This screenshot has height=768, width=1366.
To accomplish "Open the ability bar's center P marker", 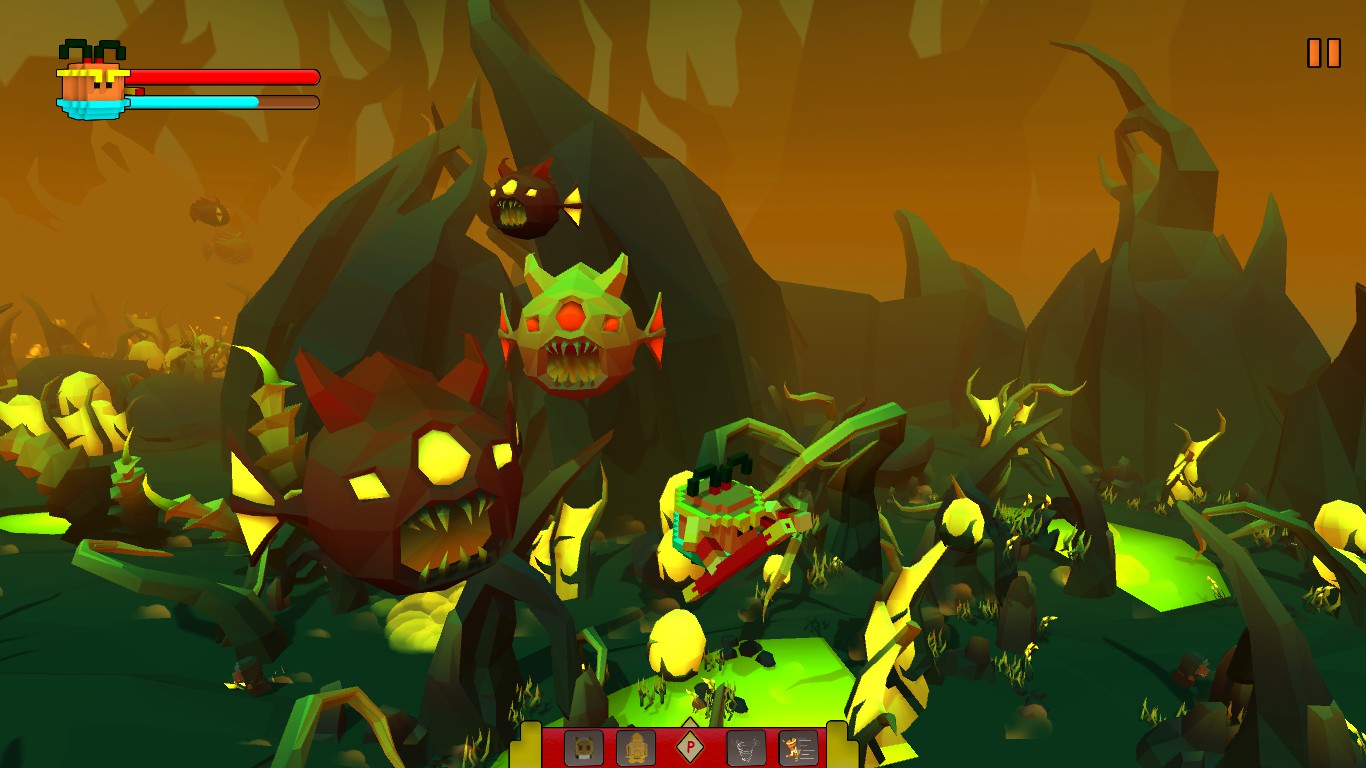I will pos(690,747).
